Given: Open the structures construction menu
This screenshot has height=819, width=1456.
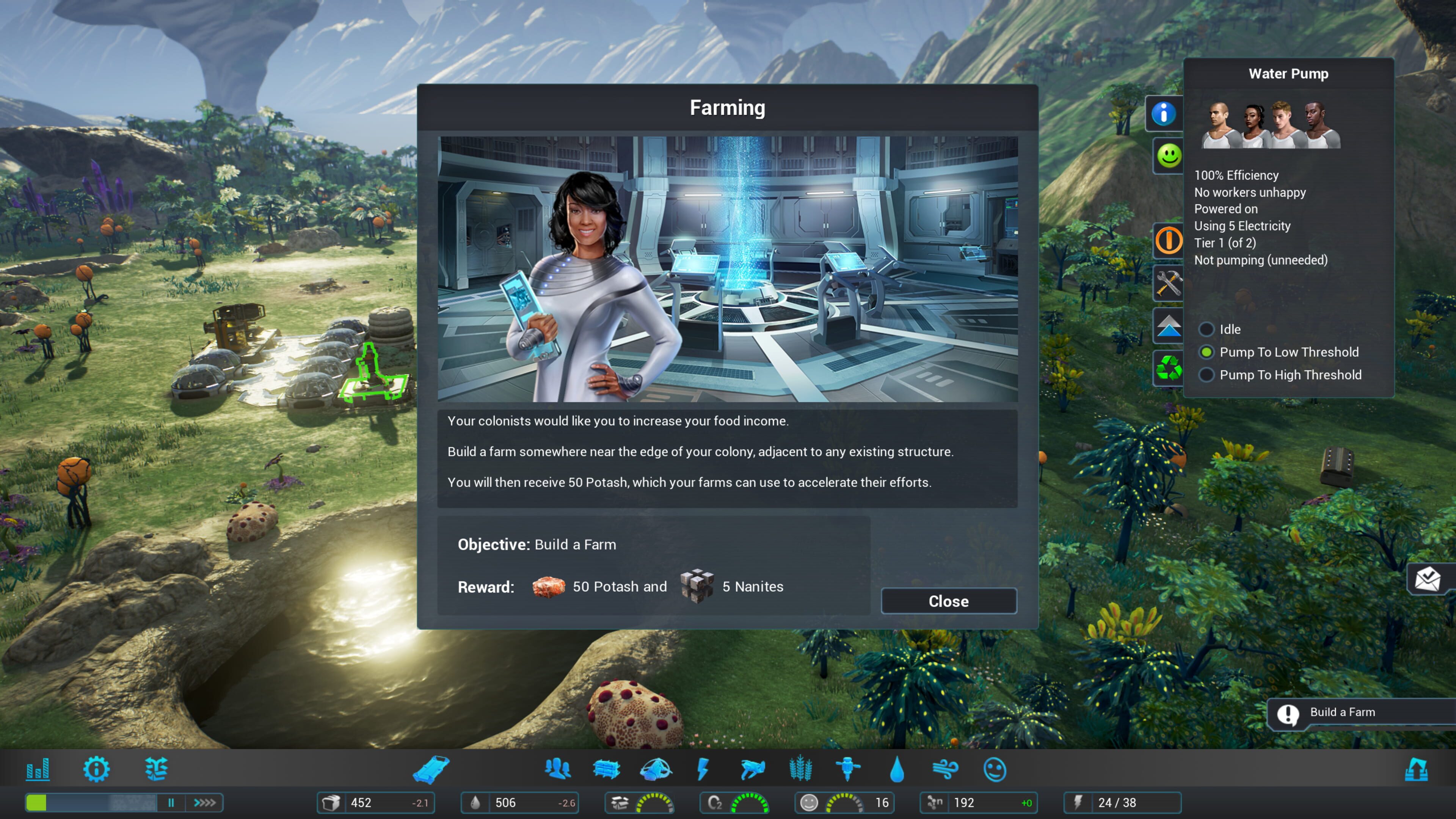Looking at the screenshot, I should [607, 769].
